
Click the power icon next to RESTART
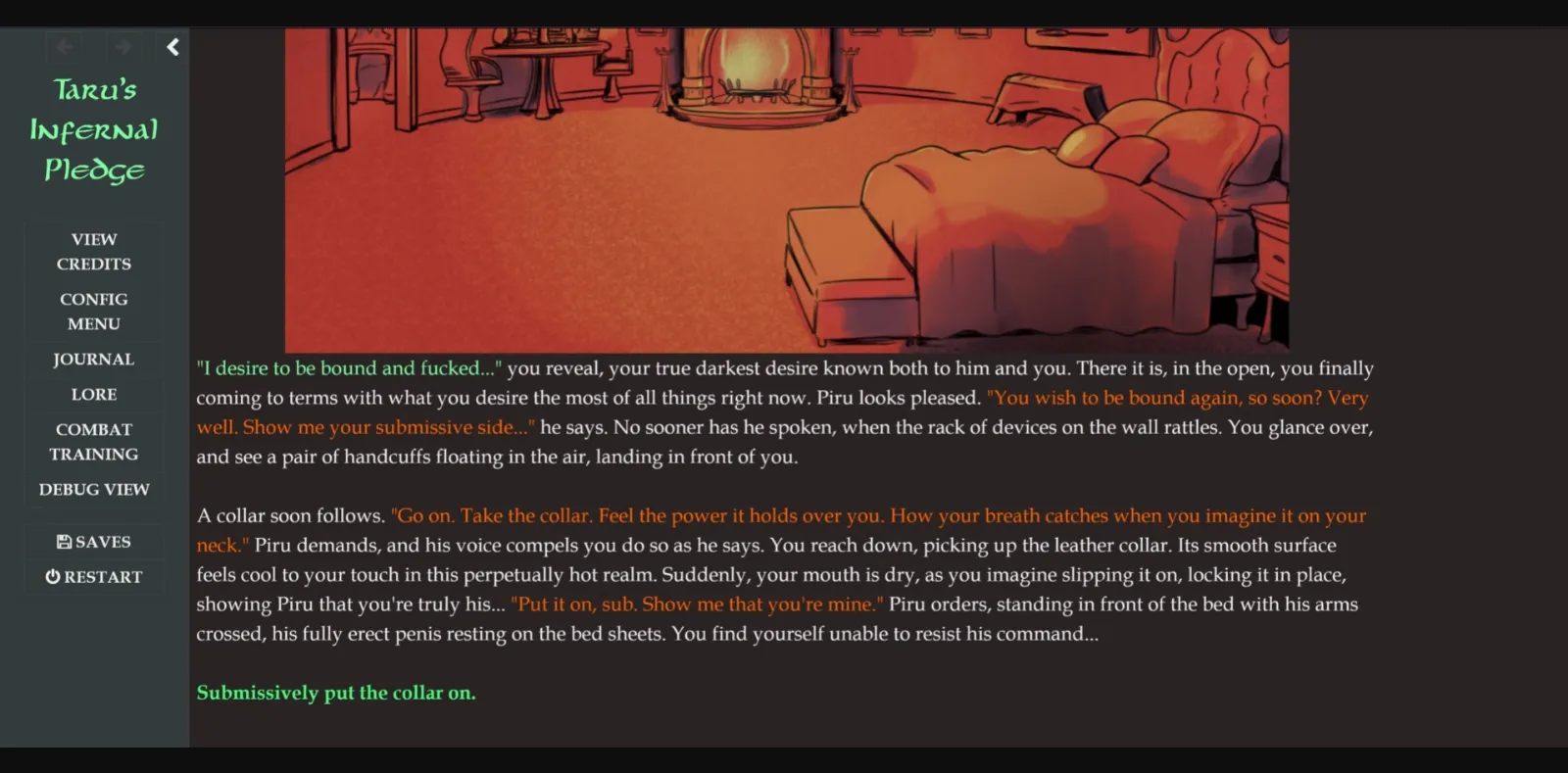tap(52, 576)
